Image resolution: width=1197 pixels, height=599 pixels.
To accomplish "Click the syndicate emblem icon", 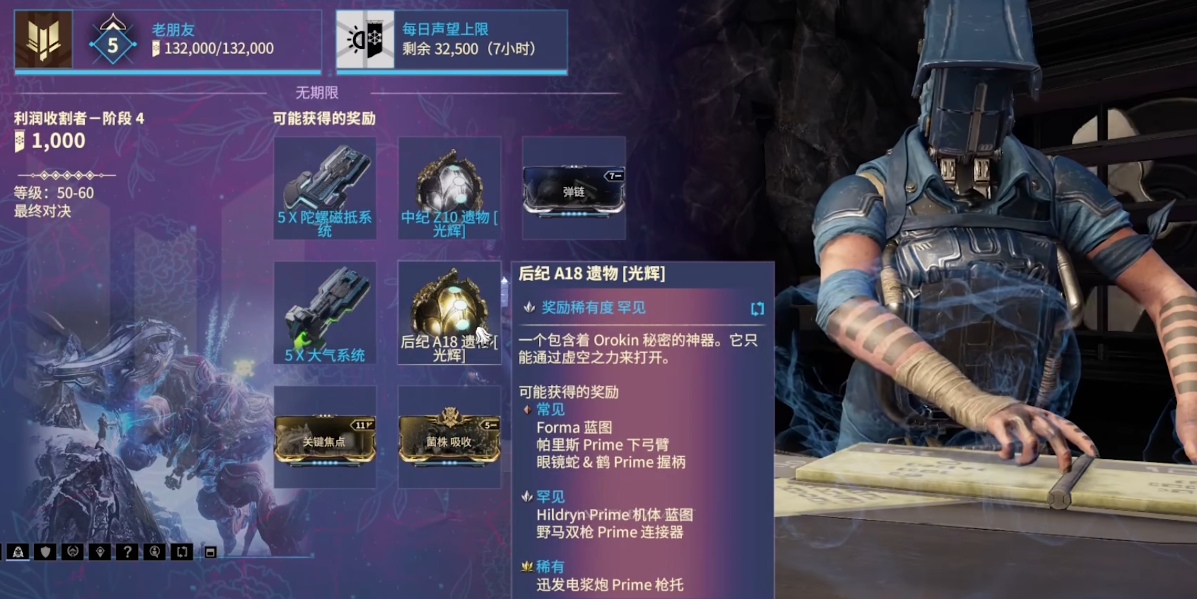I will pos(43,40).
